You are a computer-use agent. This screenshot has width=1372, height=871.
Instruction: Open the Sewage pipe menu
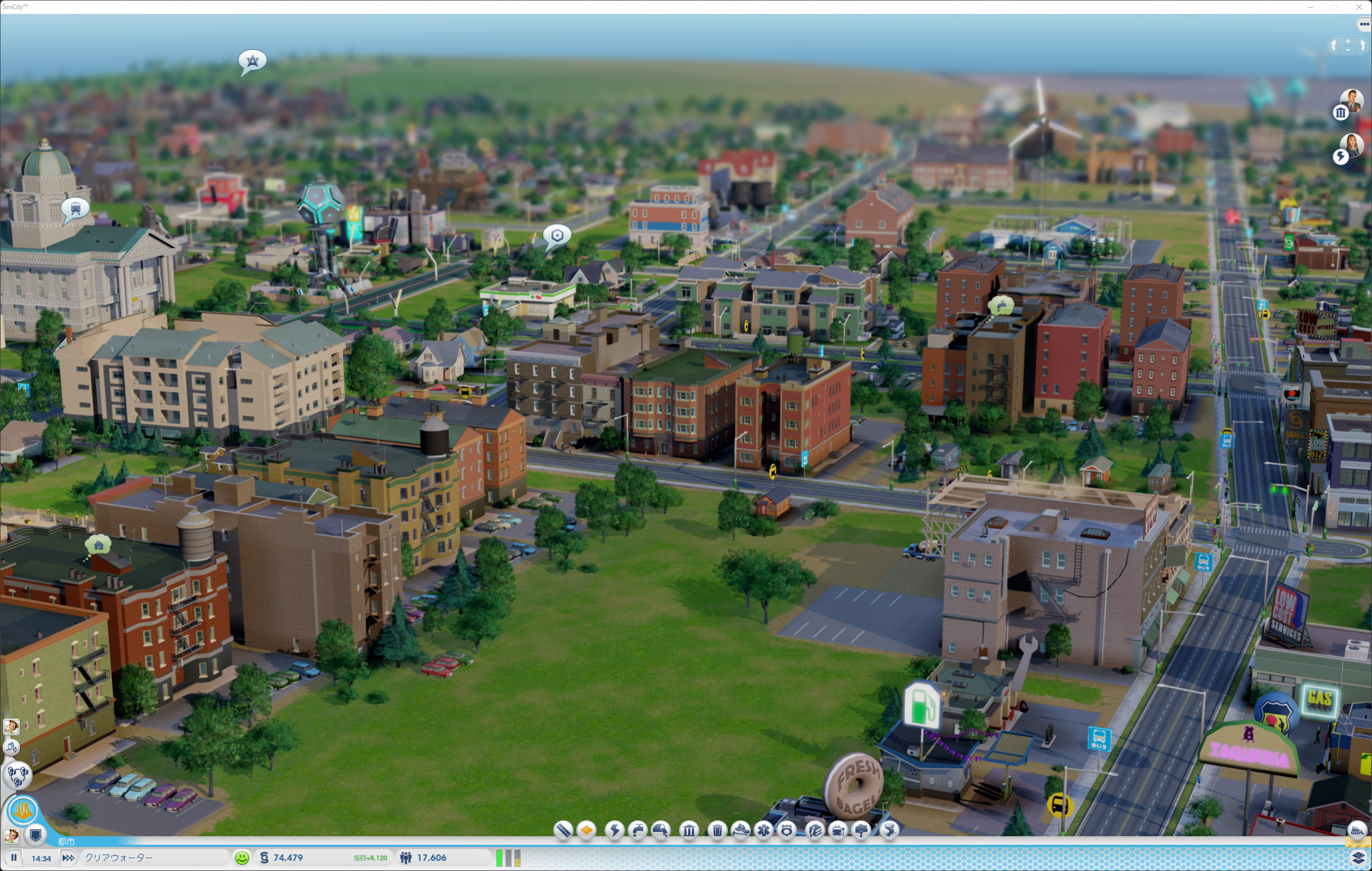(x=661, y=830)
